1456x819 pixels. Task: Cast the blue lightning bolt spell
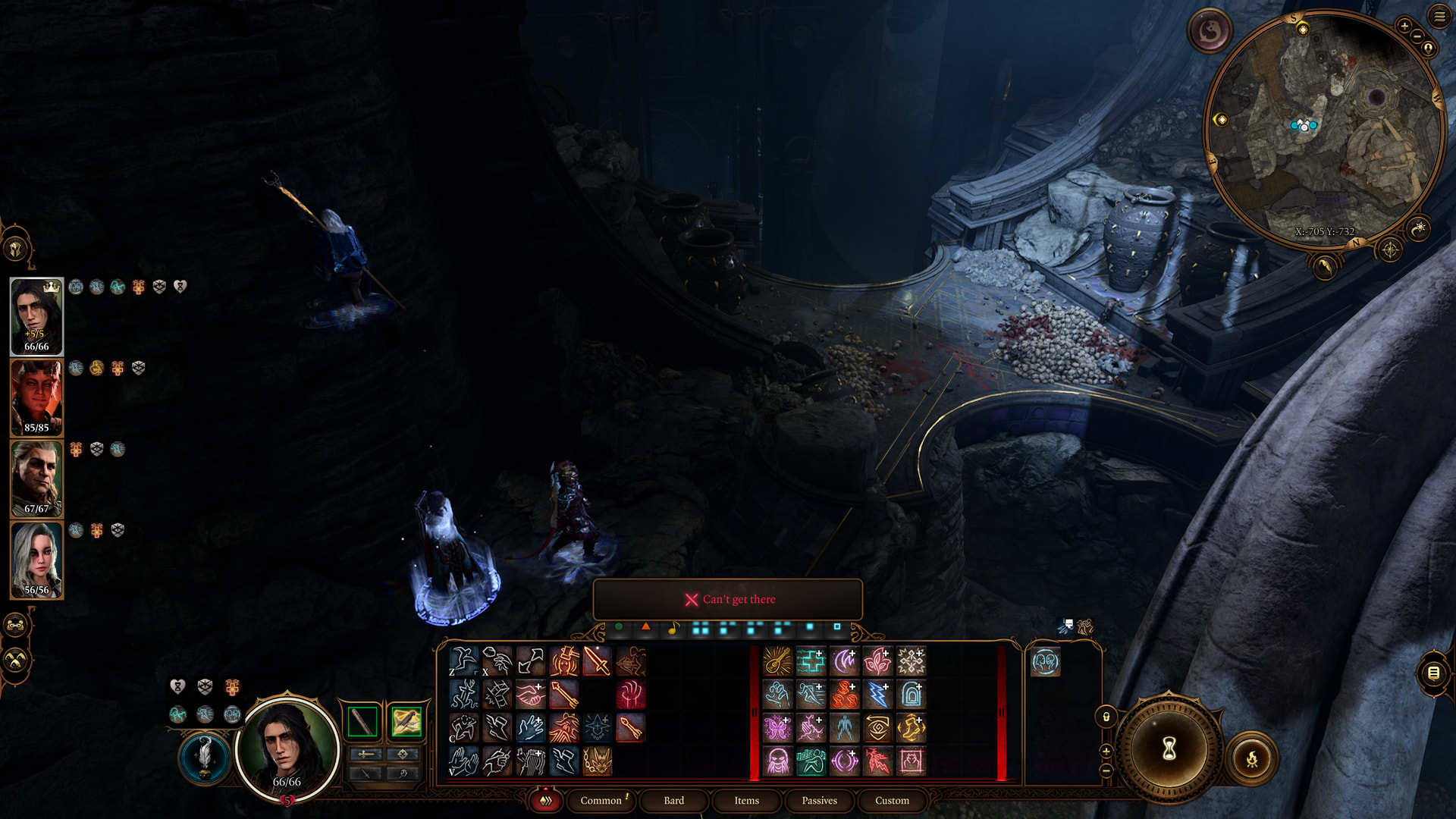pos(877,695)
